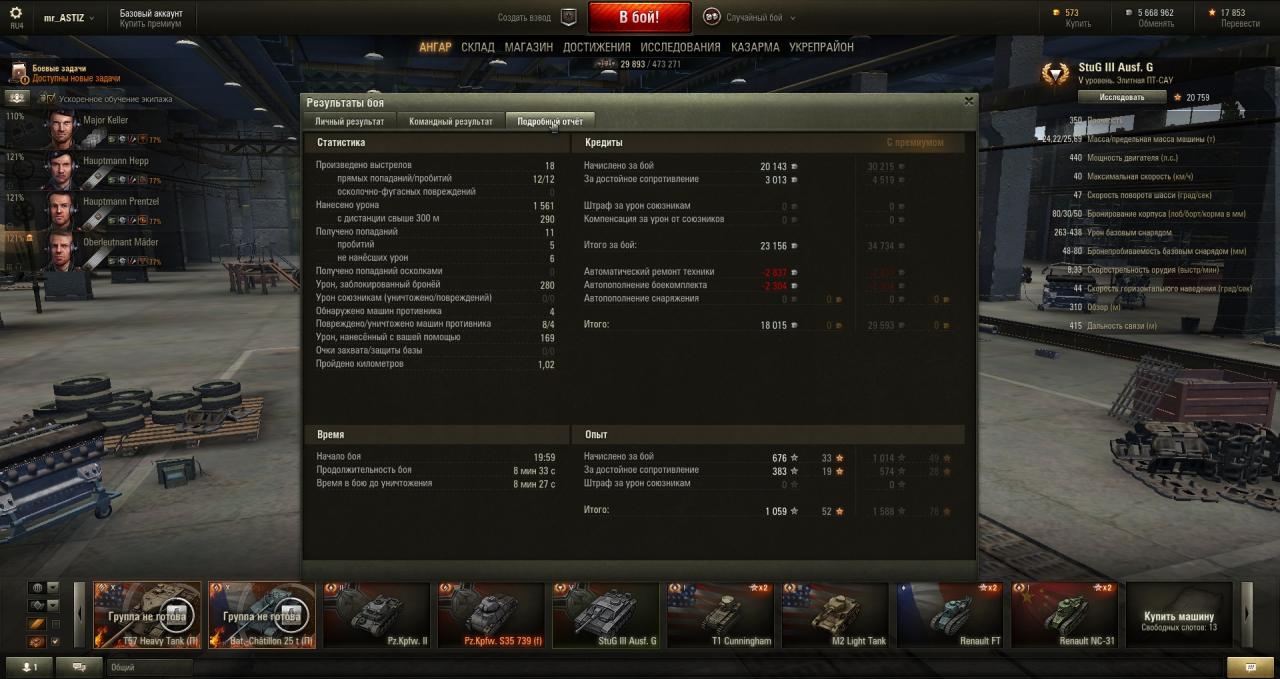Start battle with the red В бой! button
Image resolution: width=1280 pixels, height=679 pixels.
pos(639,17)
